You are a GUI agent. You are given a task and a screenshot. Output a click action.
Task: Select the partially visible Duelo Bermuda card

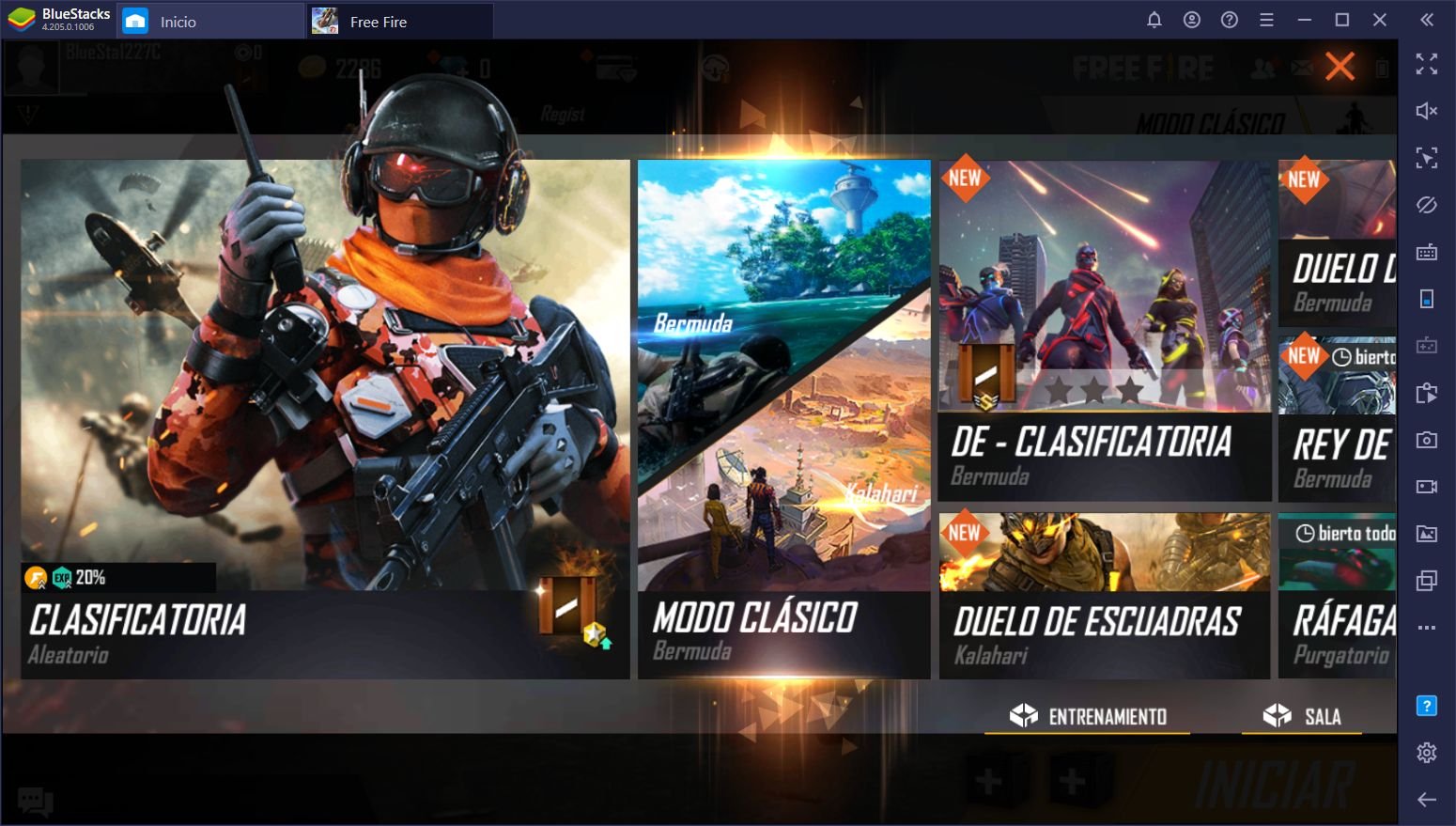click(x=1337, y=242)
